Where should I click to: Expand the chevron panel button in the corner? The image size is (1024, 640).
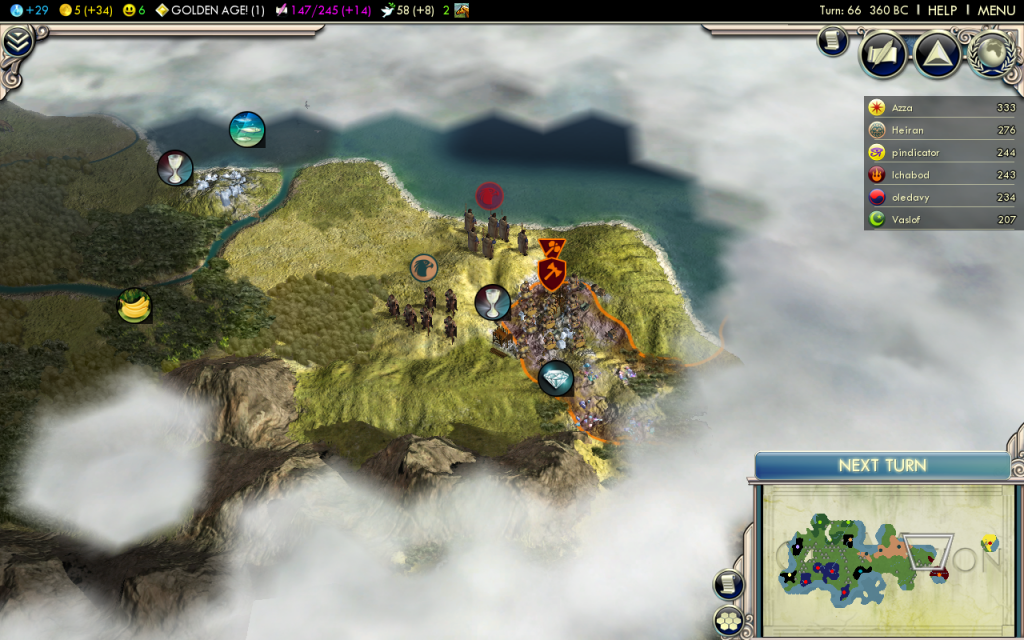click(17, 41)
